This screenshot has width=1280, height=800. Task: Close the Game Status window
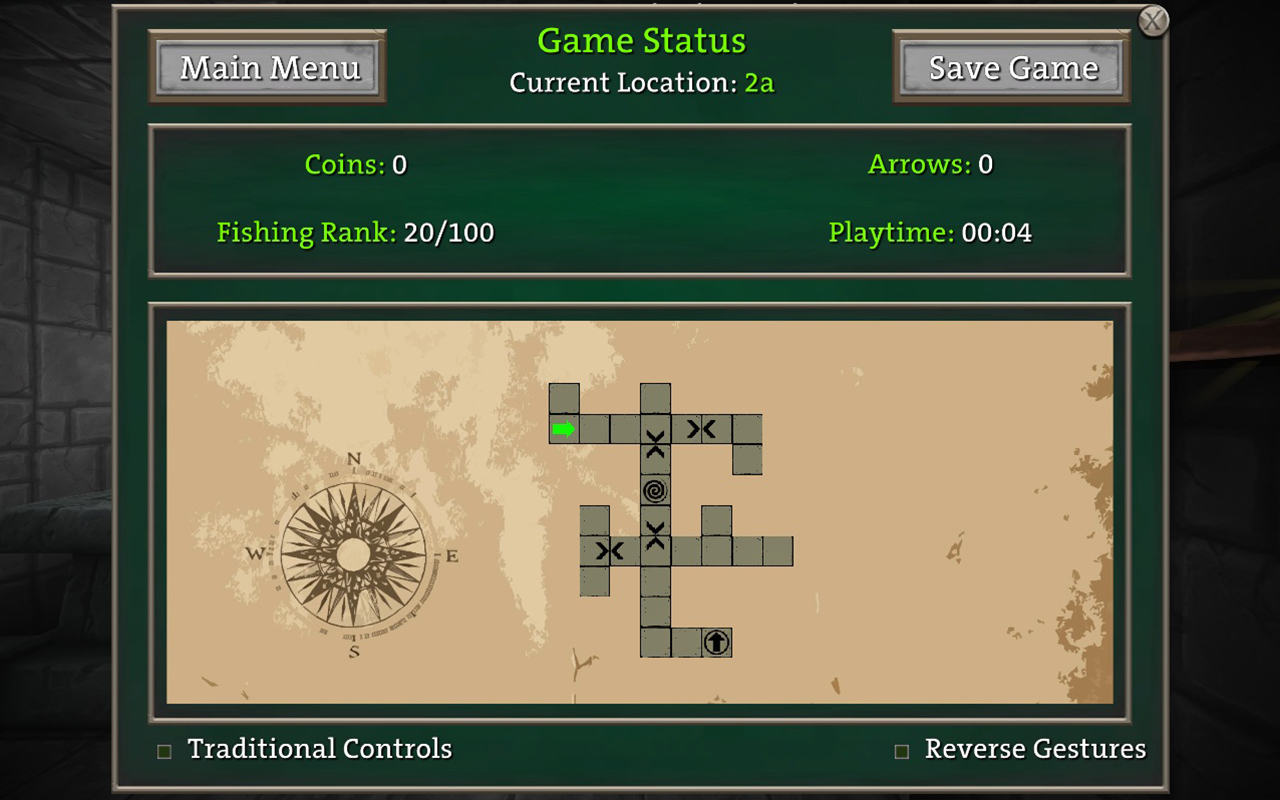click(x=1154, y=20)
